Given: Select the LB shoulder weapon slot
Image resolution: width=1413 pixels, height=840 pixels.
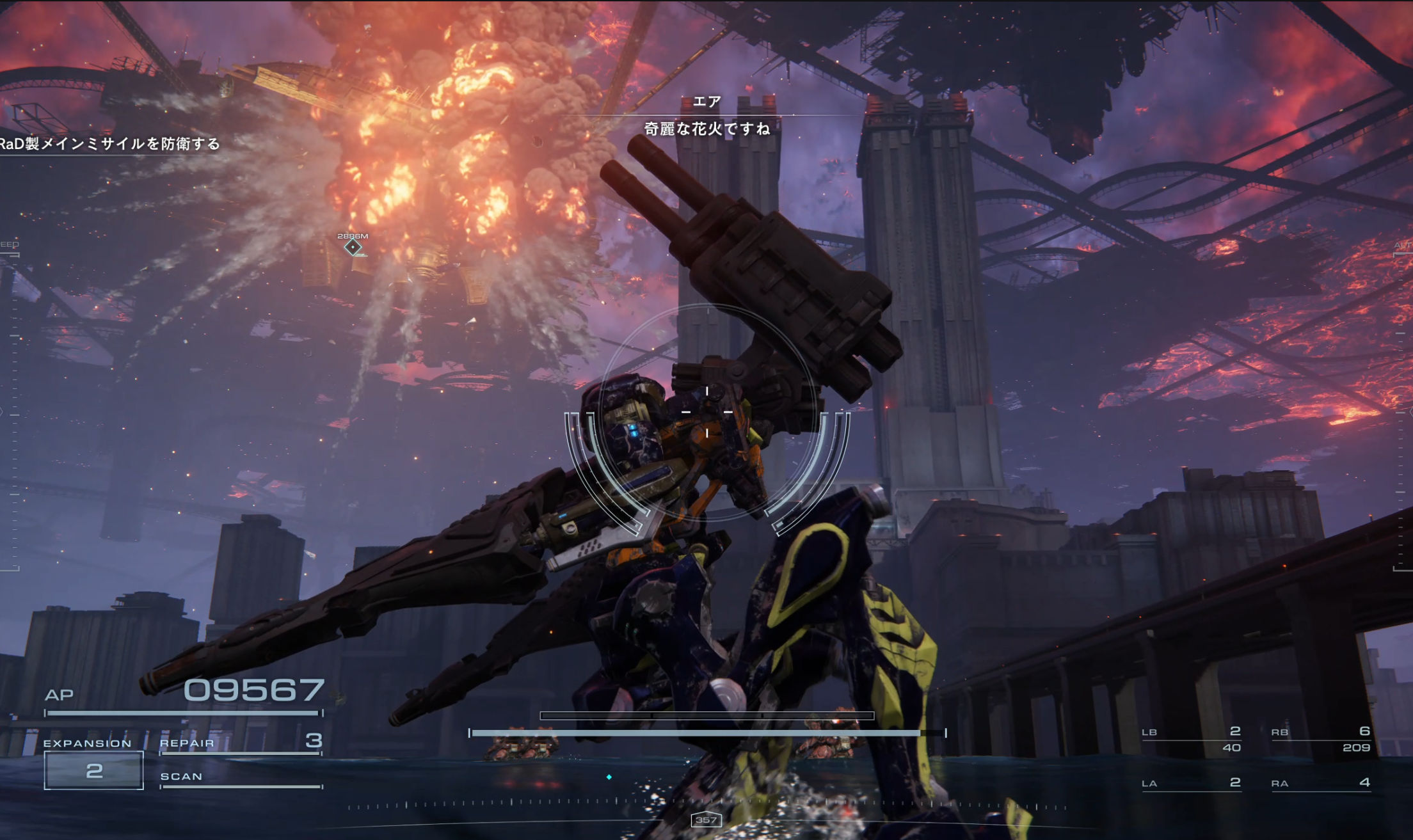Looking at the screenshot, I should (x=1192, y=739).
